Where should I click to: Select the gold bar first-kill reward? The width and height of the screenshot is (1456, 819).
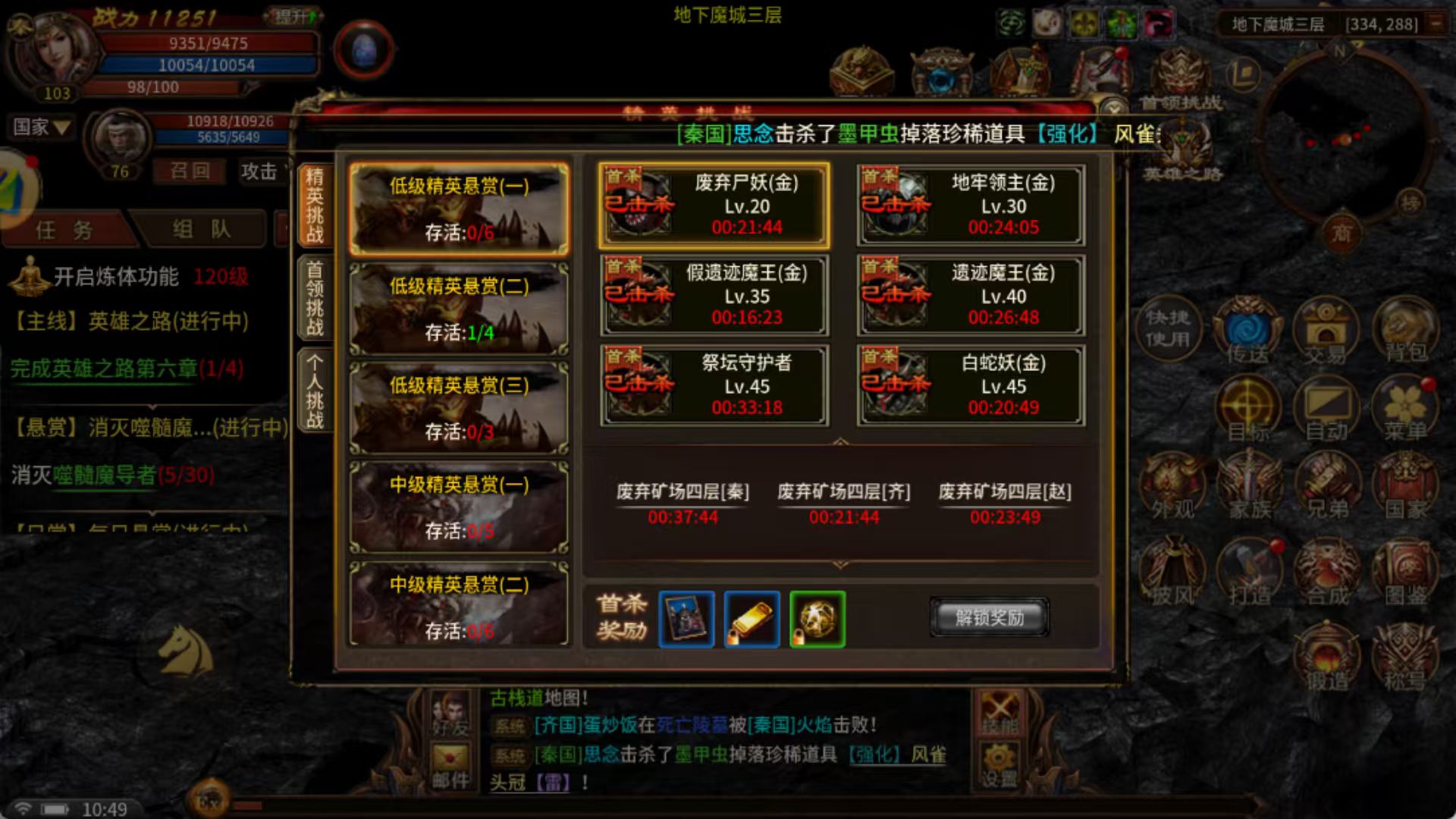pyautogui.click(x=751, y=620)
